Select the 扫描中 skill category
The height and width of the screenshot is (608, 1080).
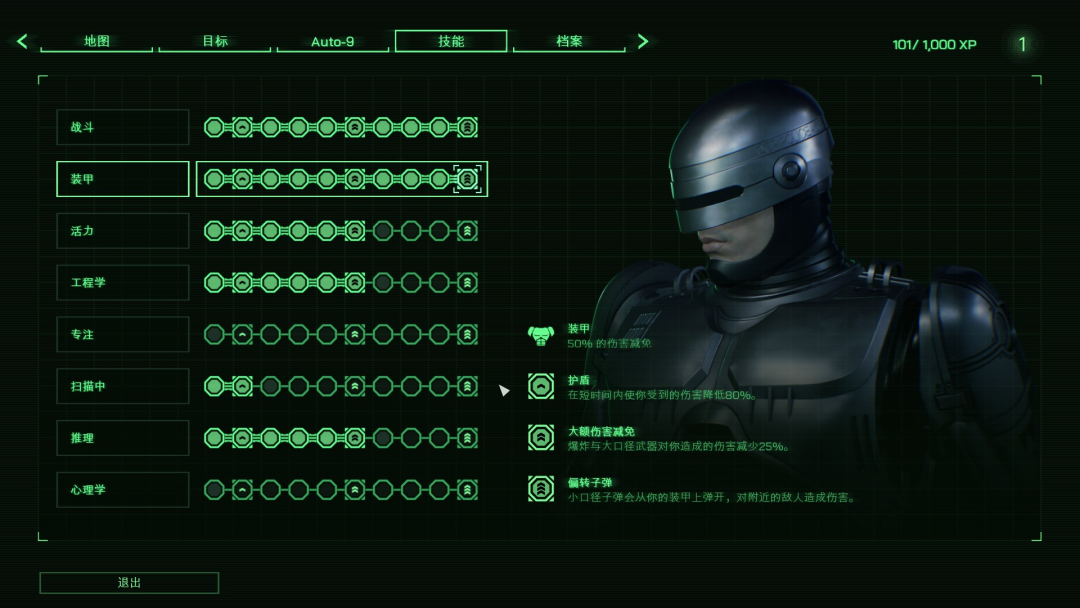tap(123, 386)
